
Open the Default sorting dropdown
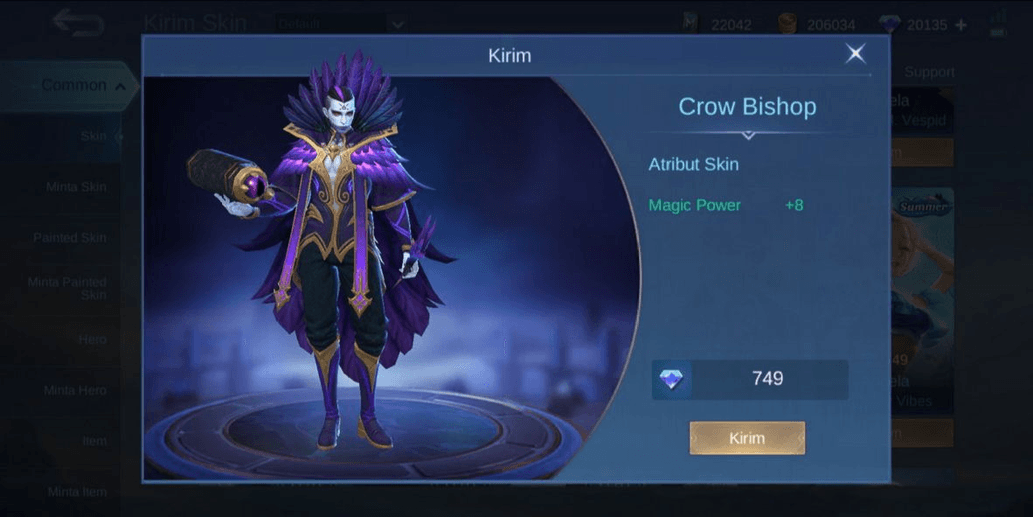[x=340, y=23]
